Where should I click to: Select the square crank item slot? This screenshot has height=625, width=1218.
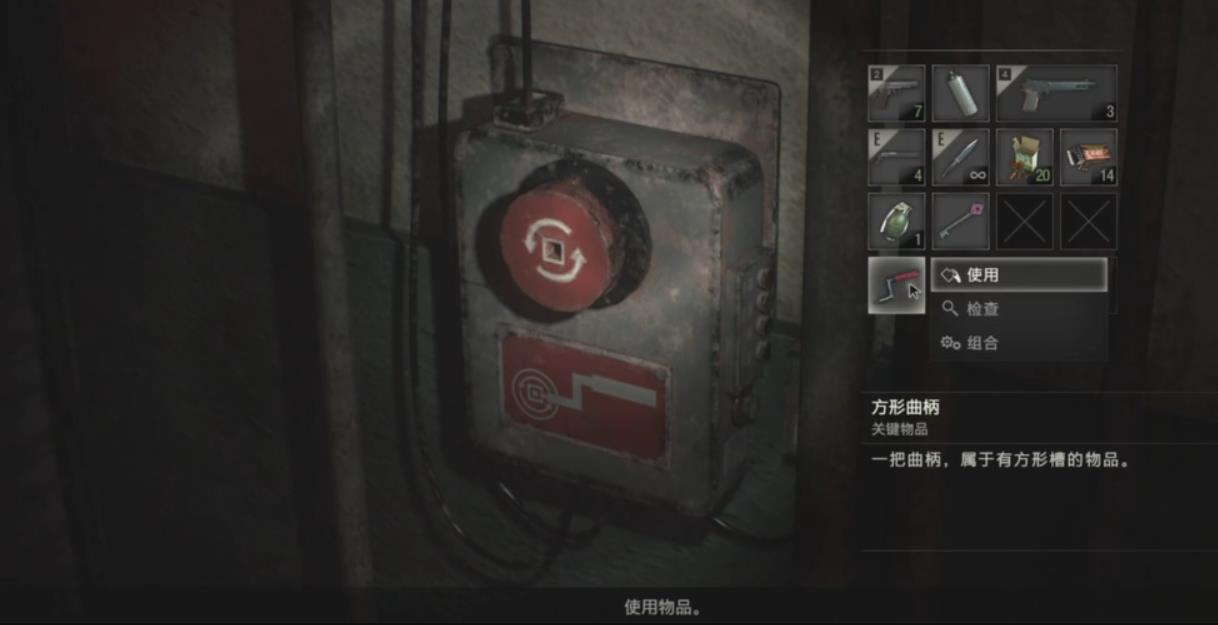click(x=896, y=285)
